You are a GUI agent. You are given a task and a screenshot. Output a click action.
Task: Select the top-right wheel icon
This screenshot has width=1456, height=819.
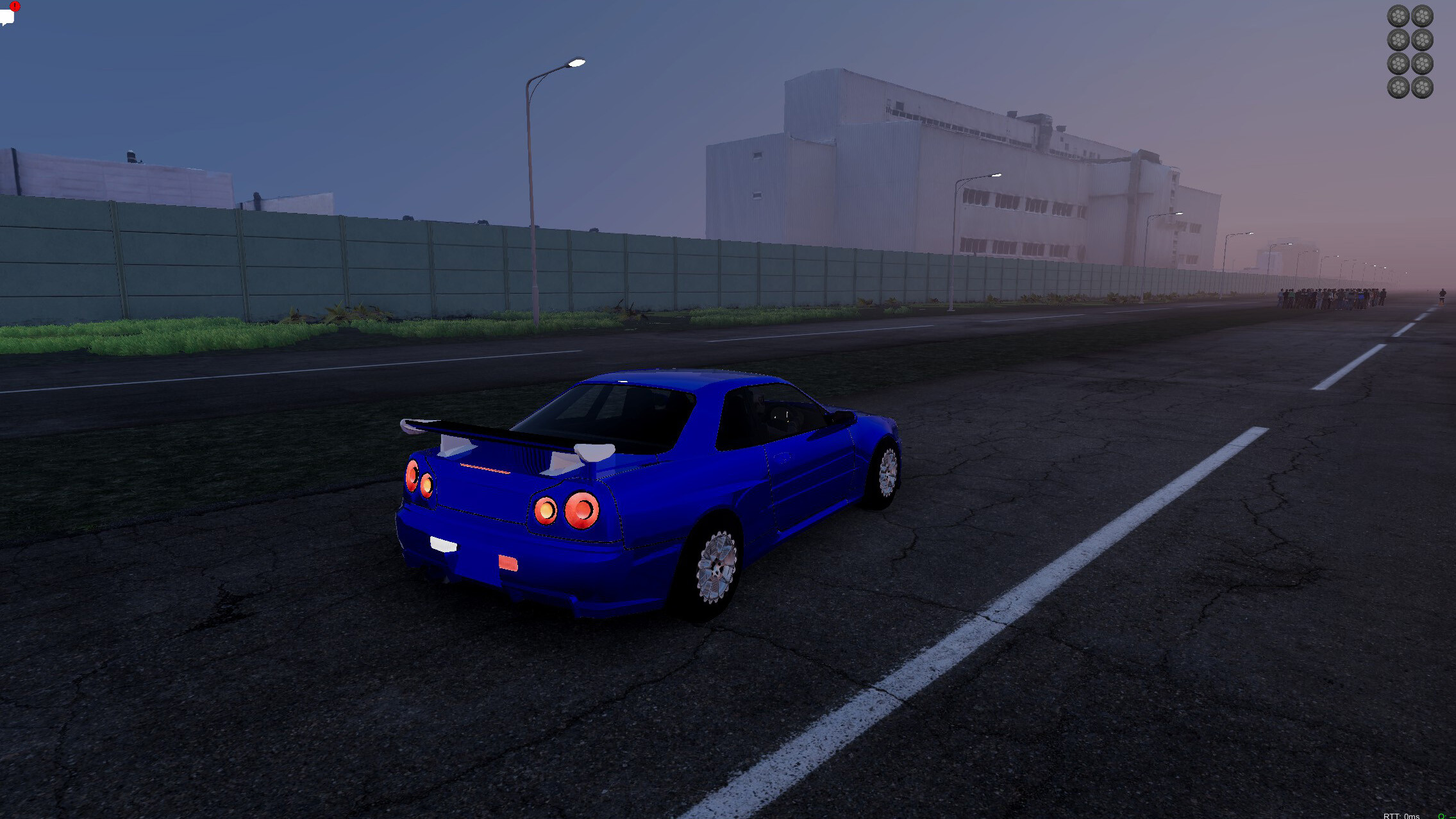1423,15
